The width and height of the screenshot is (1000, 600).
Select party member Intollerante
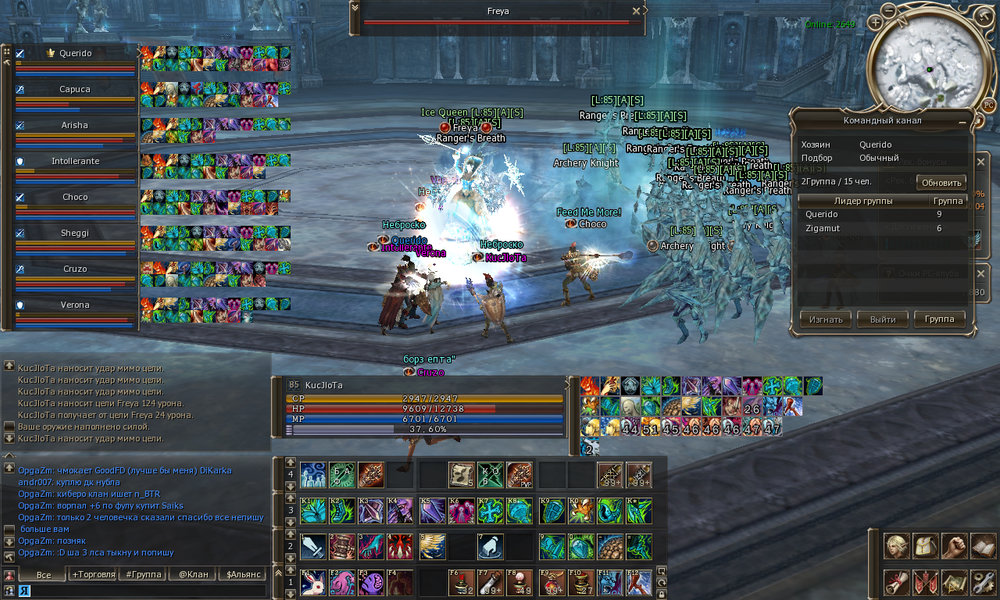coord(75,161)
